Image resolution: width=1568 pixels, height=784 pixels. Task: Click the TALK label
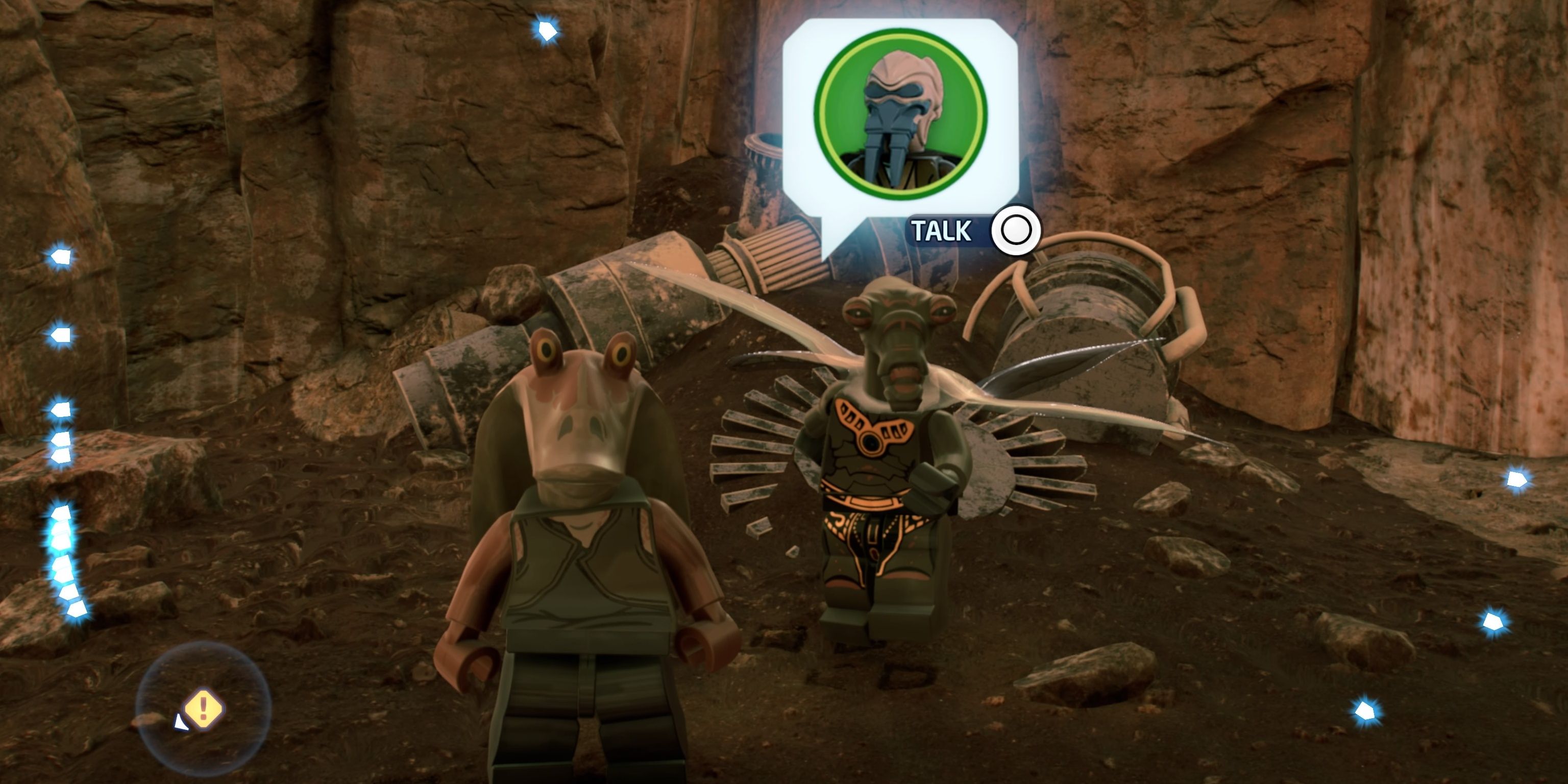coord(942,230)
